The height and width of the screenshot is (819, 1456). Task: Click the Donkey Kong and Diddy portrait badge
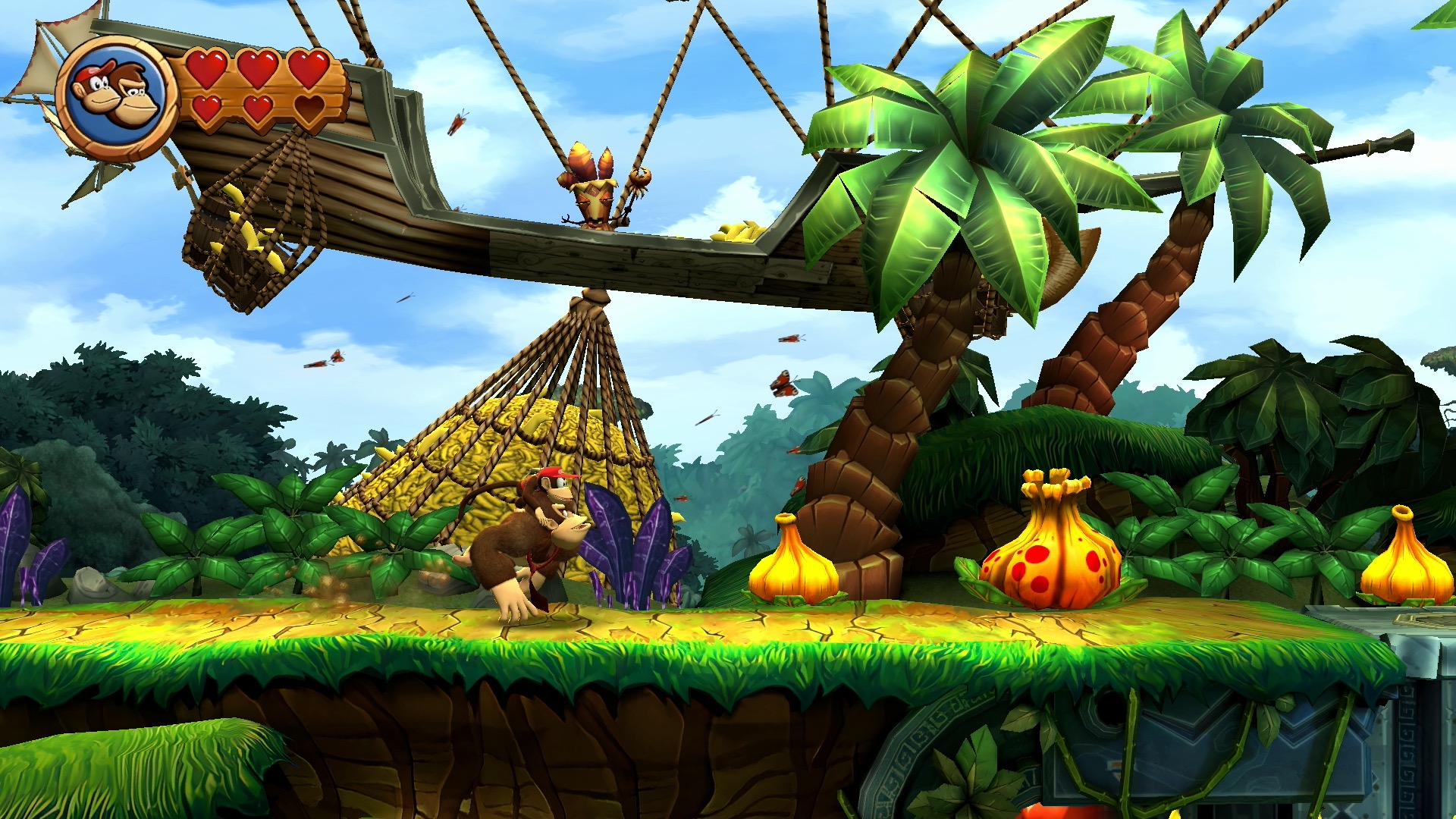pos(117,96)
